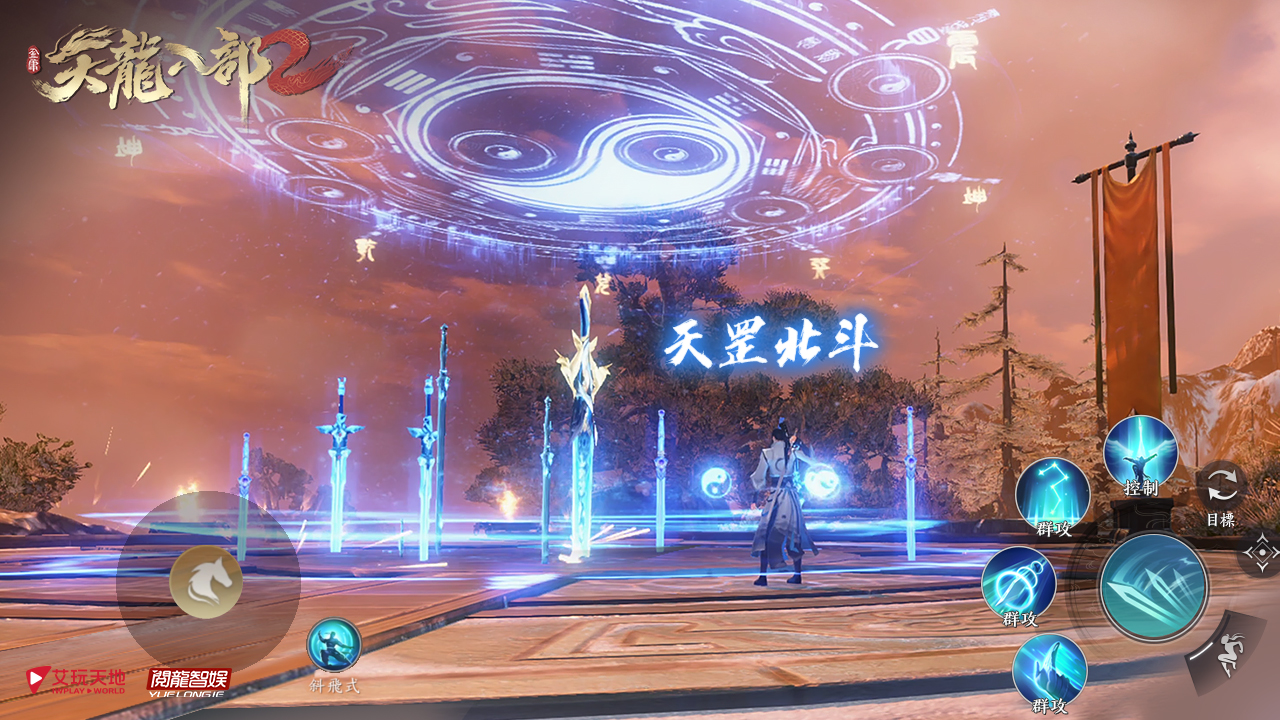Tap the running figure dodge button
This screenshot has width=1280, height=720.
point(1226,655)
